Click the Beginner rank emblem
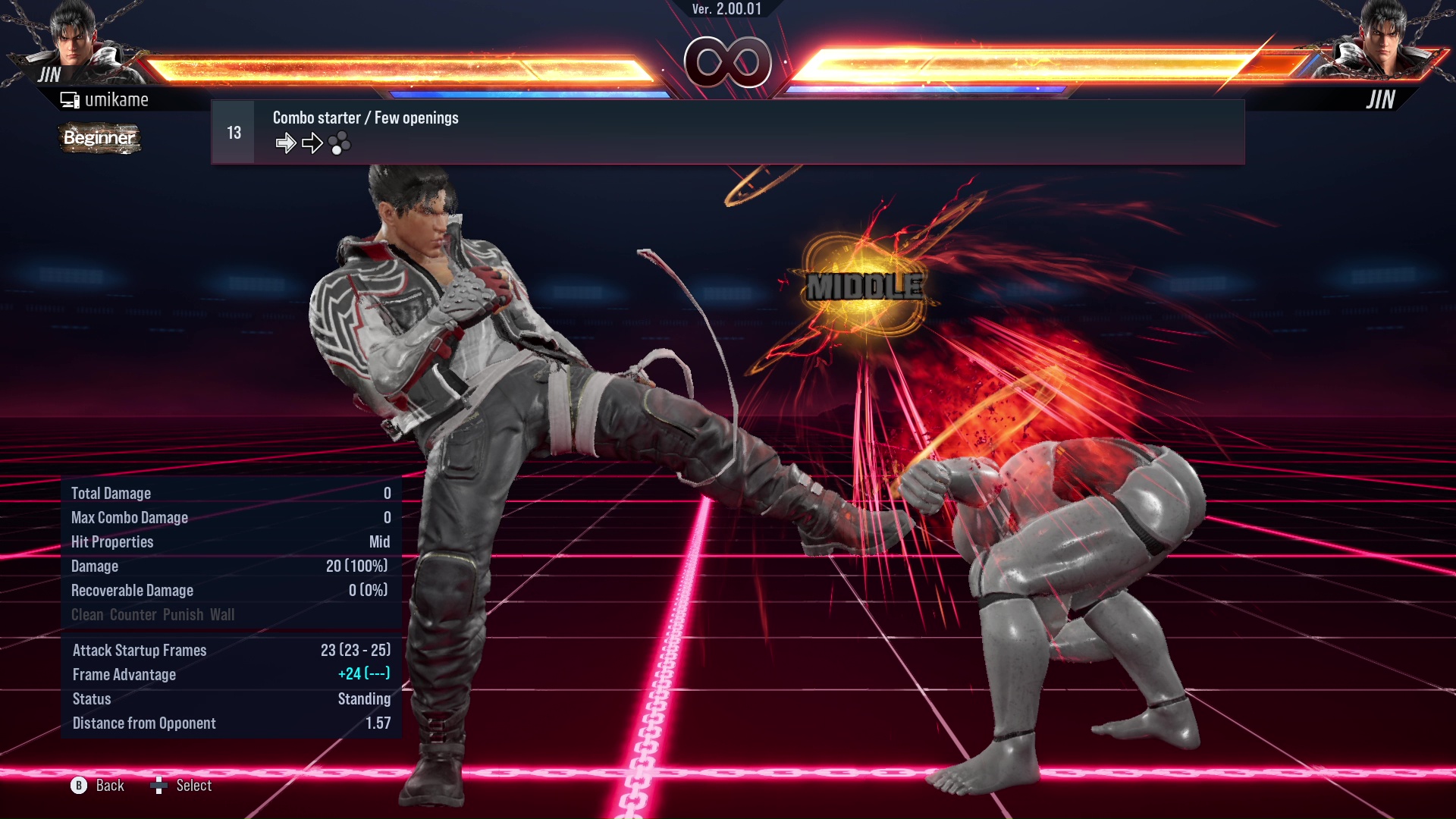 [99, 138]
